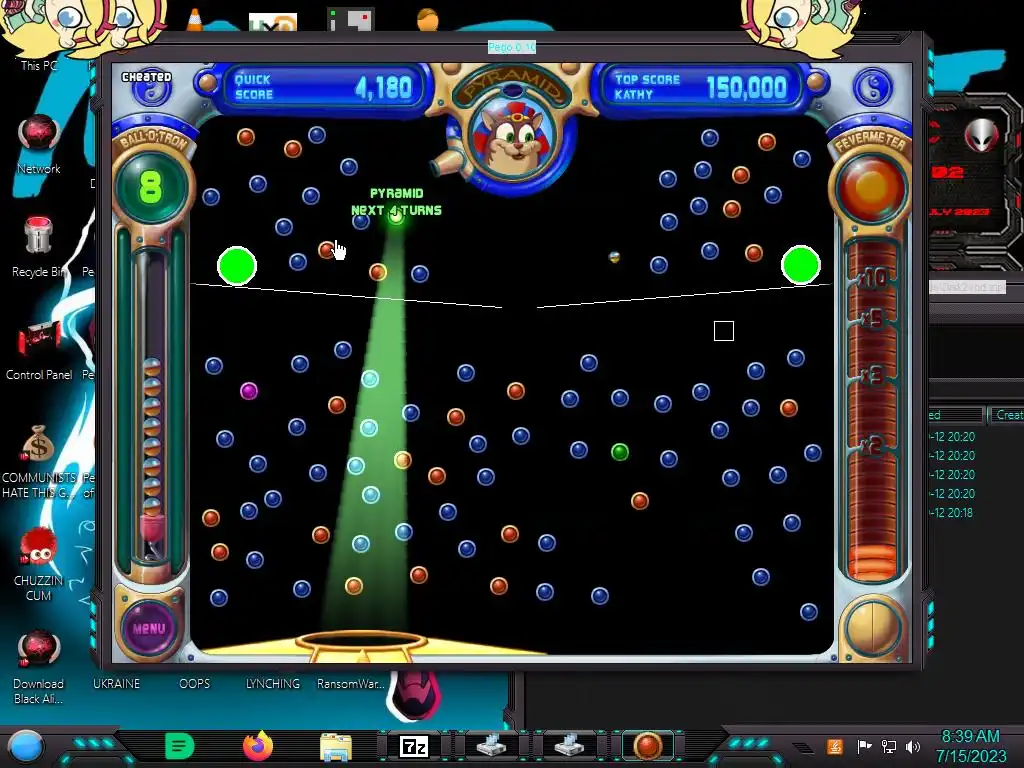Open the purple MENU button
Screen dimensions: 1024x768
coord(148,629)
